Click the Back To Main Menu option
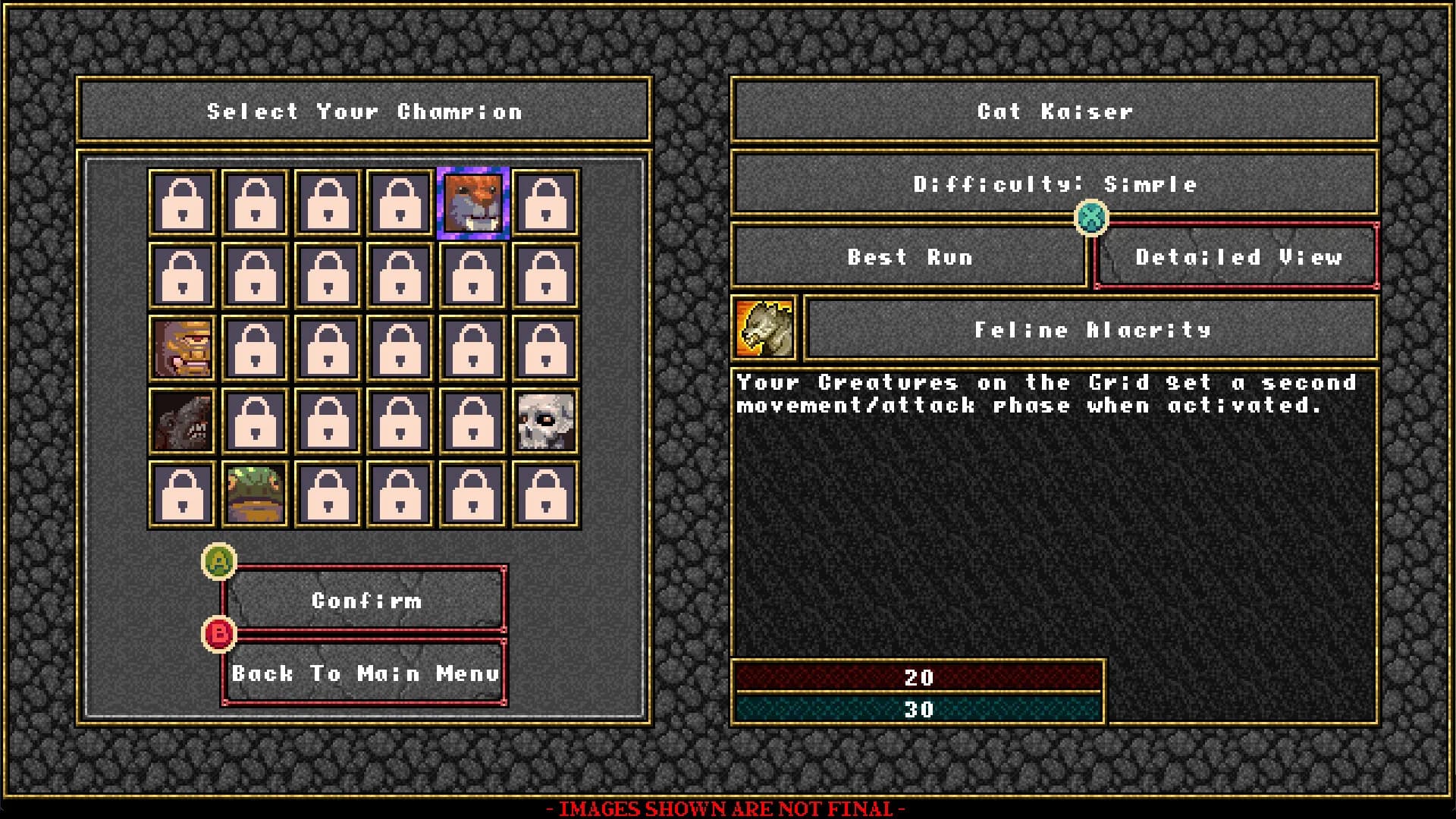This screenshot has width=1456, height=819. pyautogui.click(x=366, y=672)
